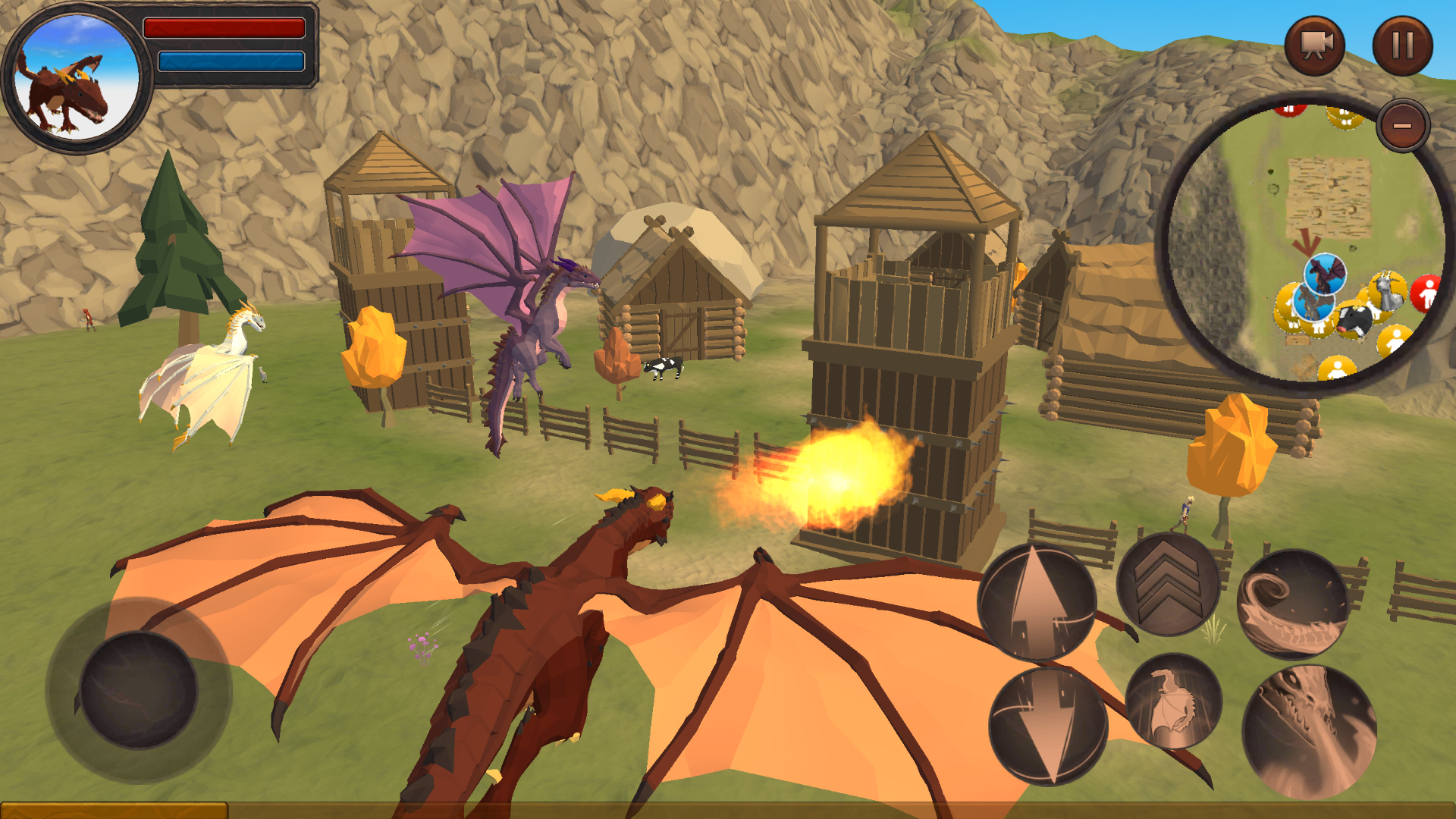Screen dimensions: 1456x819
Task: Click the brown arrow waypoint on the minimap
Action: (1306, 241)
